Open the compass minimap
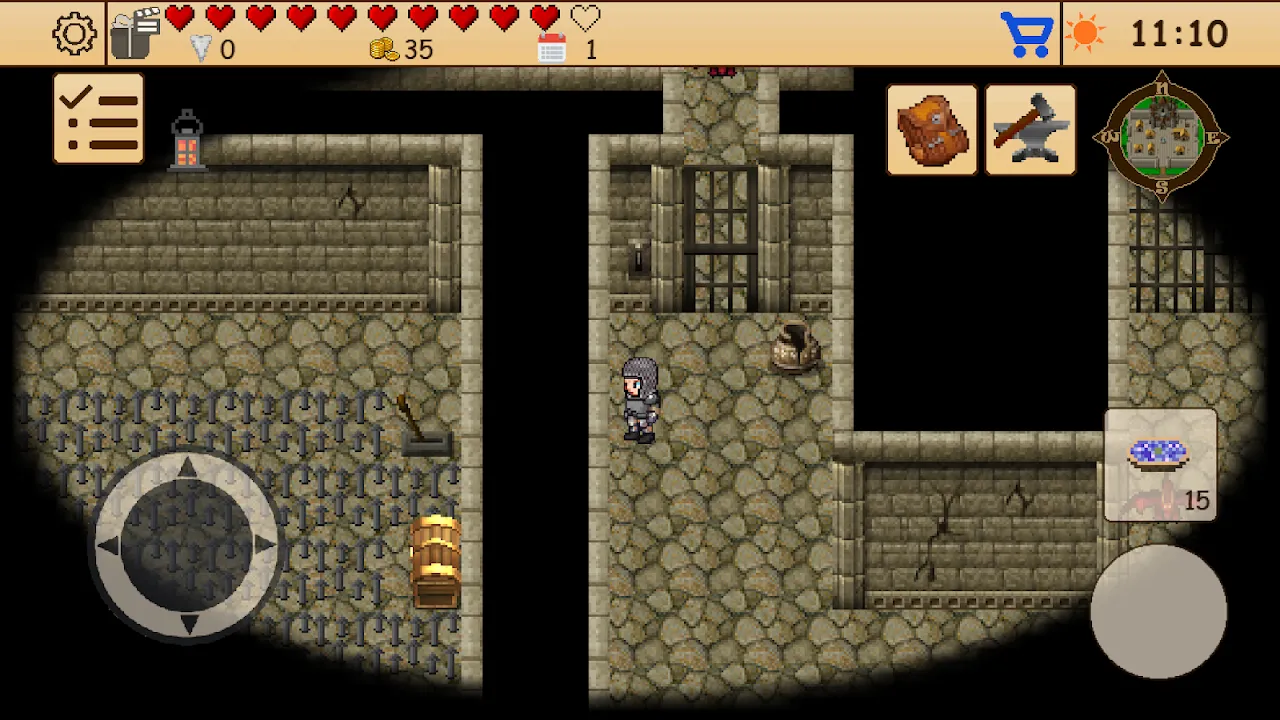The height and width of the screenshot is (720, 1280). click(1161, 137)
